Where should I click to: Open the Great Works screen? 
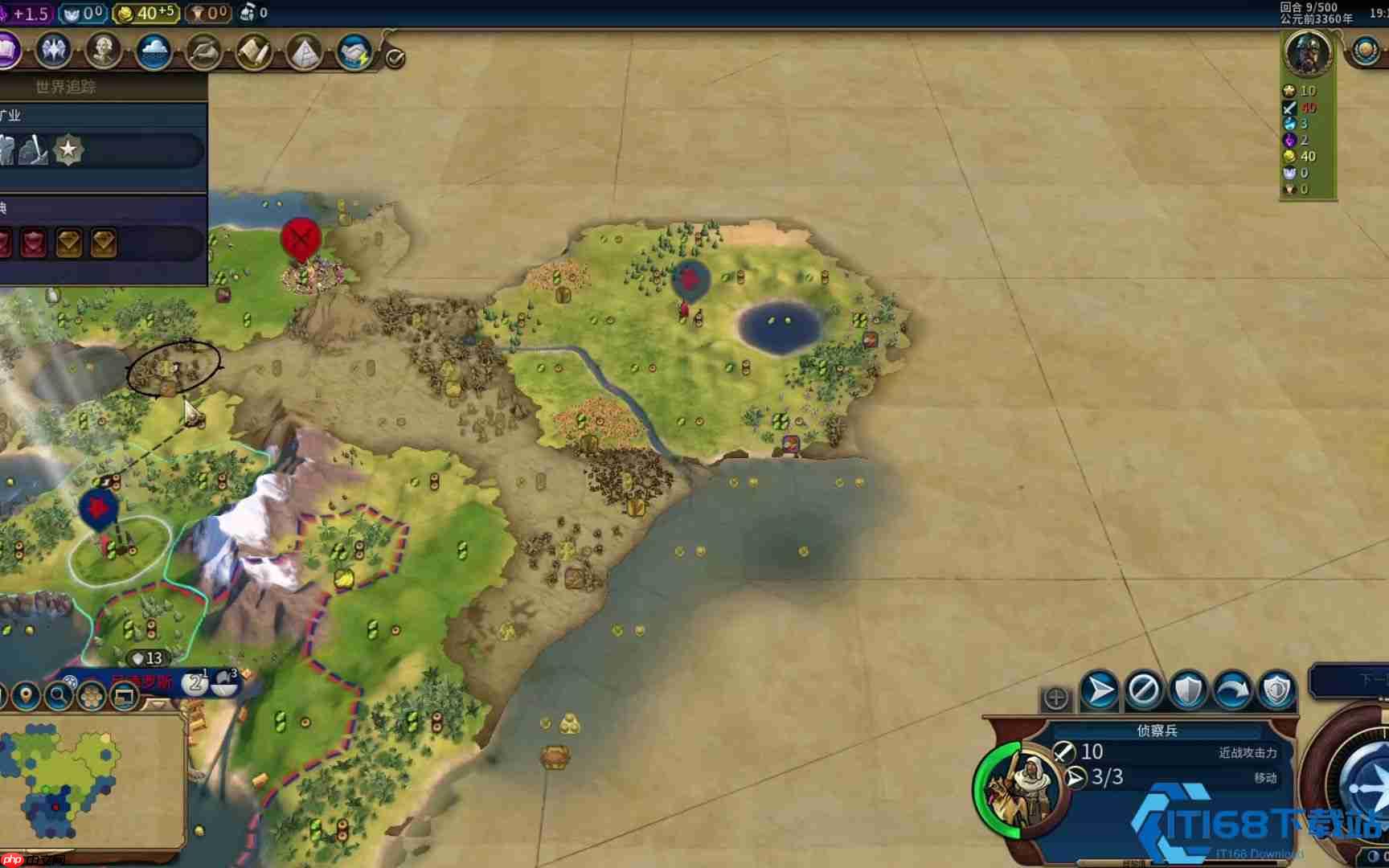[253, 51]
